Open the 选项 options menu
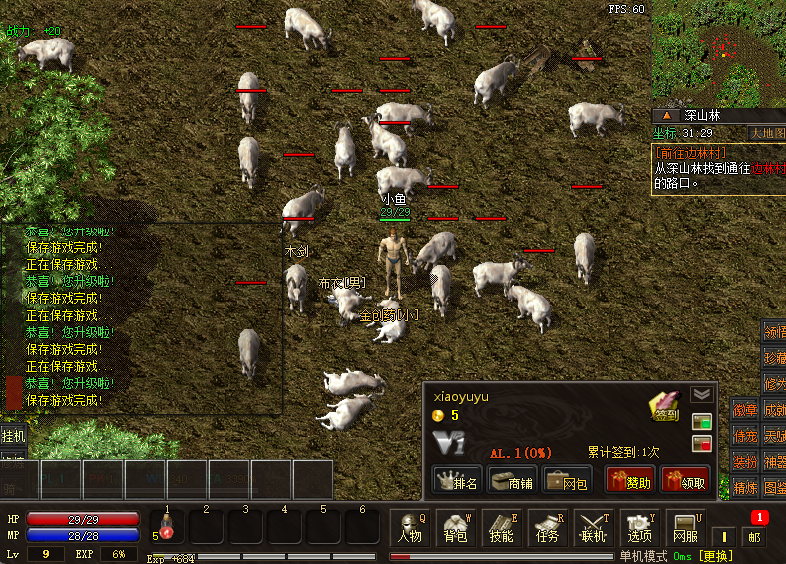This screenshot has width=786, height=564. point(640,527)
